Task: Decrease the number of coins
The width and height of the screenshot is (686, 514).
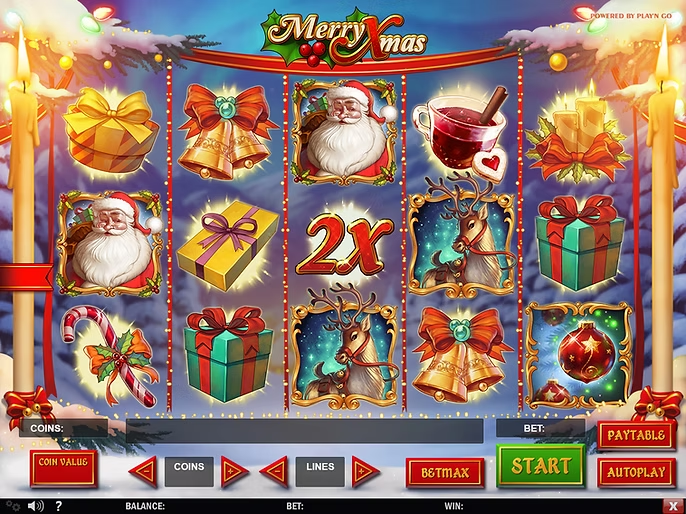Action: (145, 470)
